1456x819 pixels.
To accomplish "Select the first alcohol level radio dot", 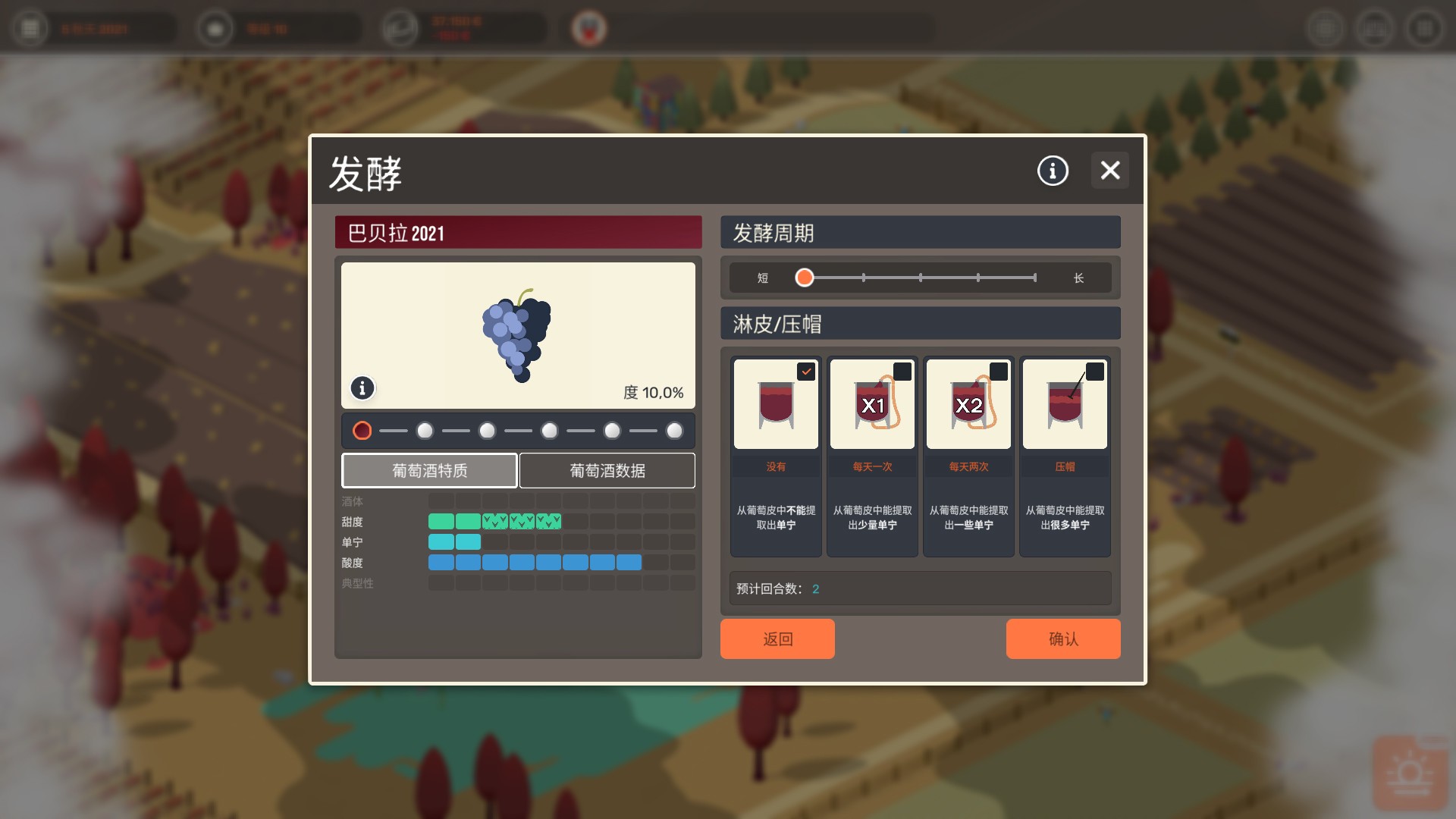I will pos(362,430).
